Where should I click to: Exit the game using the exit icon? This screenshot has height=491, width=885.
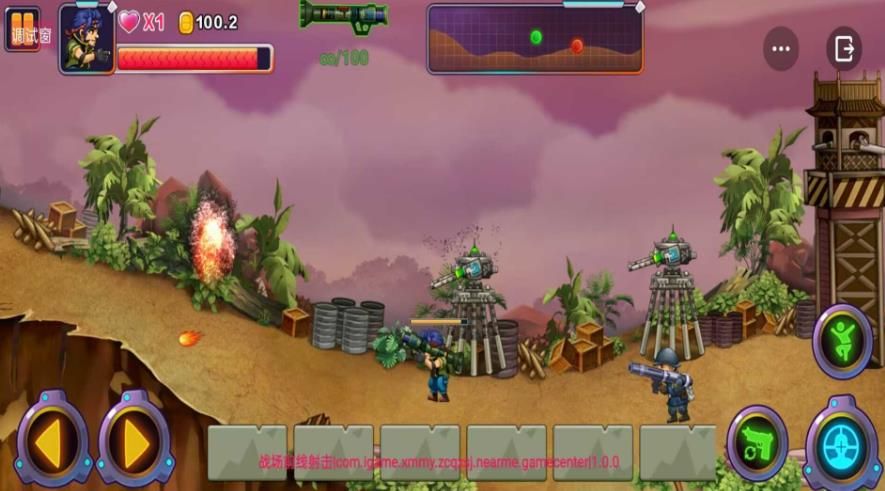843,48
